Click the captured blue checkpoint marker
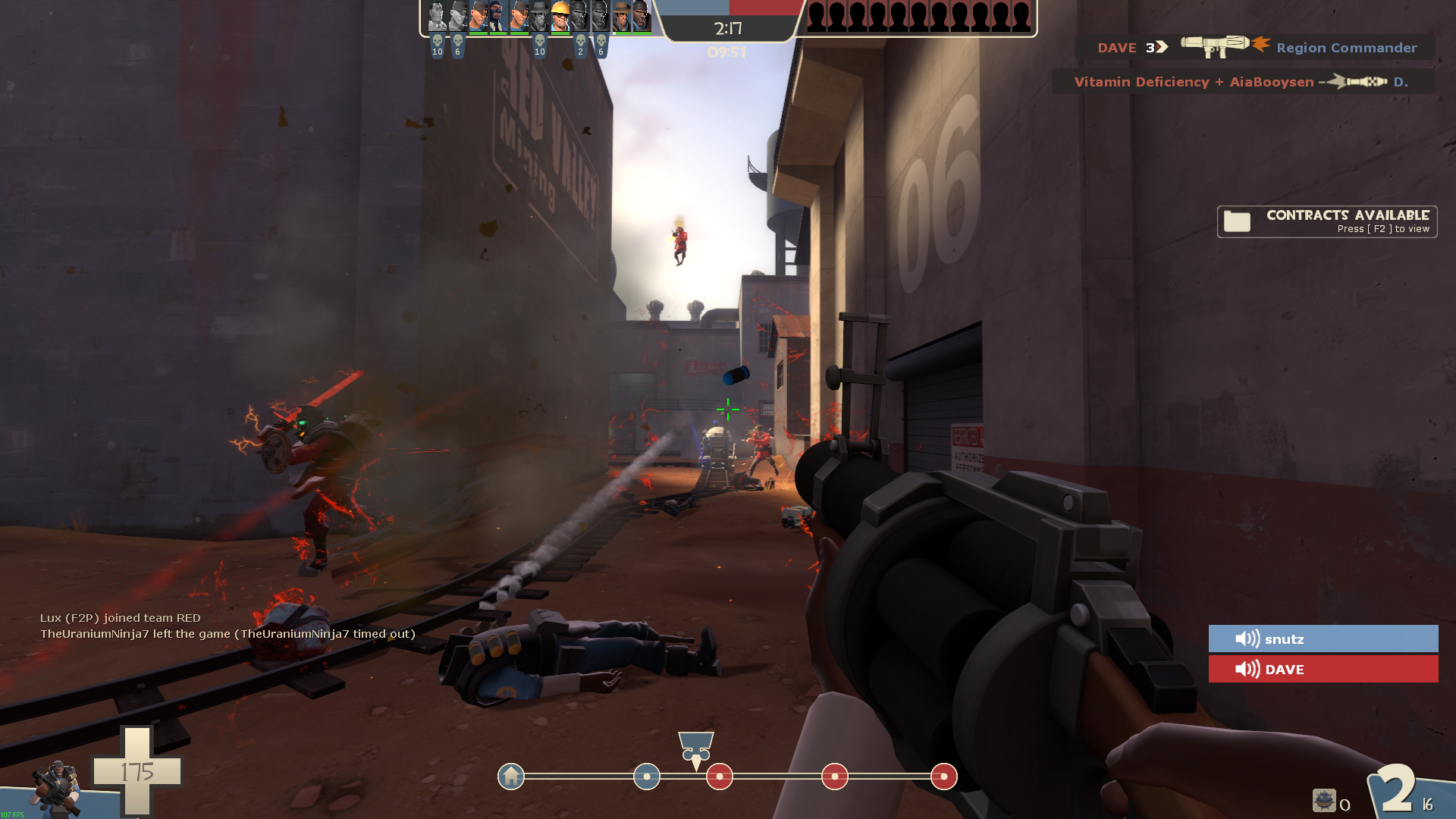The height and width of the screenshot is (819, 1456). 647,777
